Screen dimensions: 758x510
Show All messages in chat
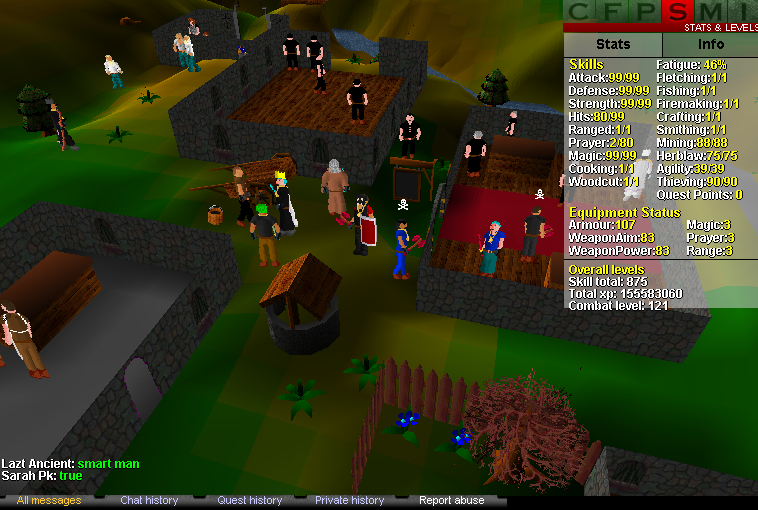[x=49, y=500]
